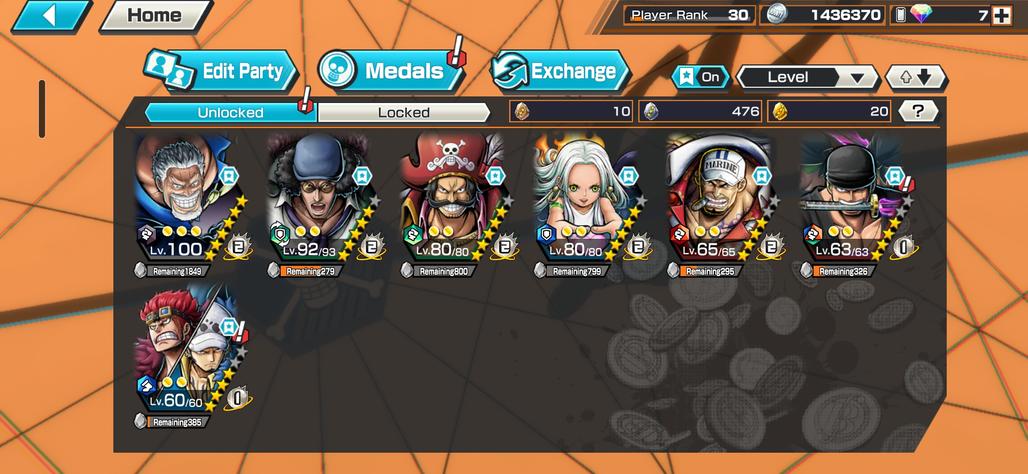Add rainbow diamonds with the plus button
The image size is (1028, 474).
[1000, 15]
